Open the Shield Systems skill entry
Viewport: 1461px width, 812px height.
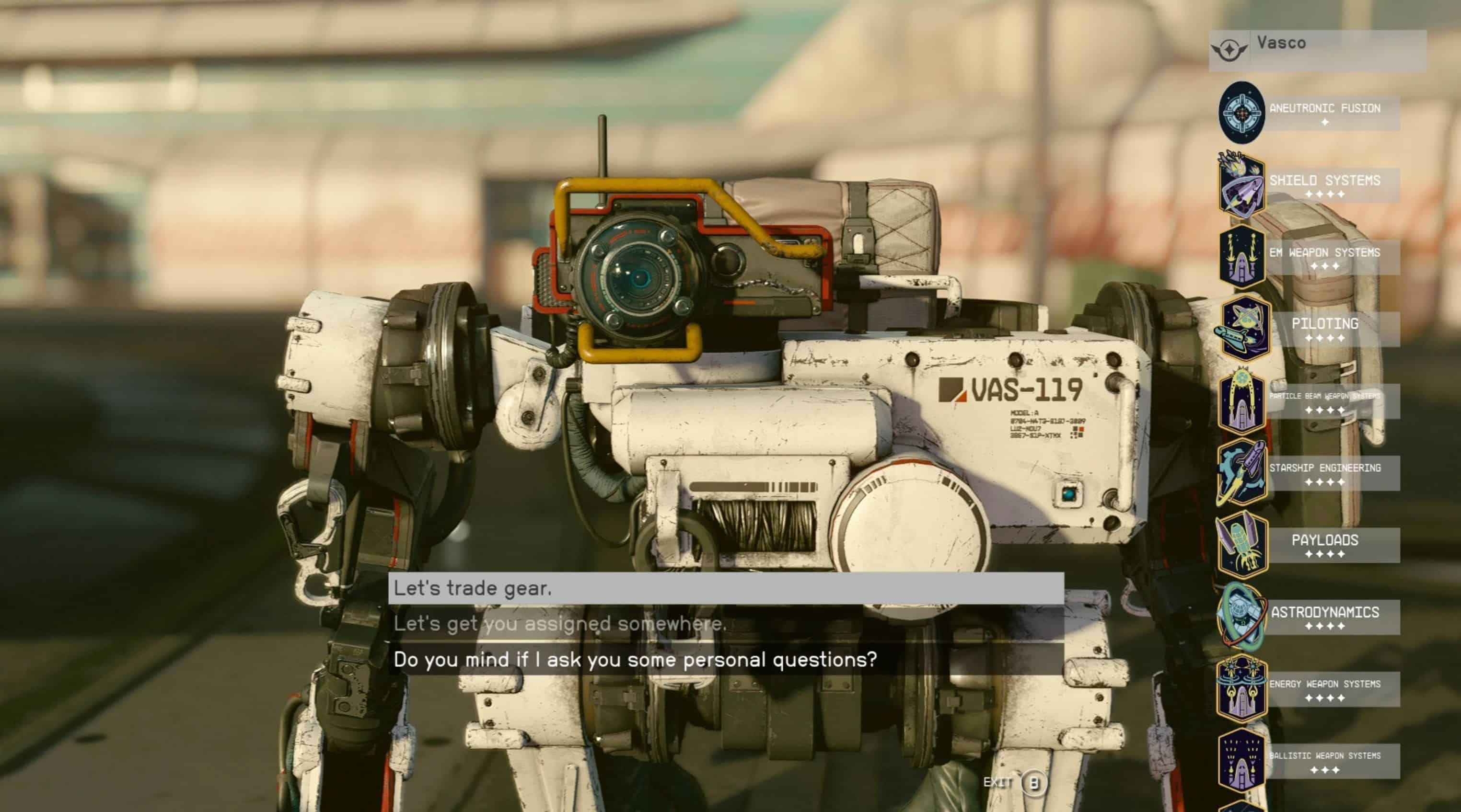click(1324, 185)
